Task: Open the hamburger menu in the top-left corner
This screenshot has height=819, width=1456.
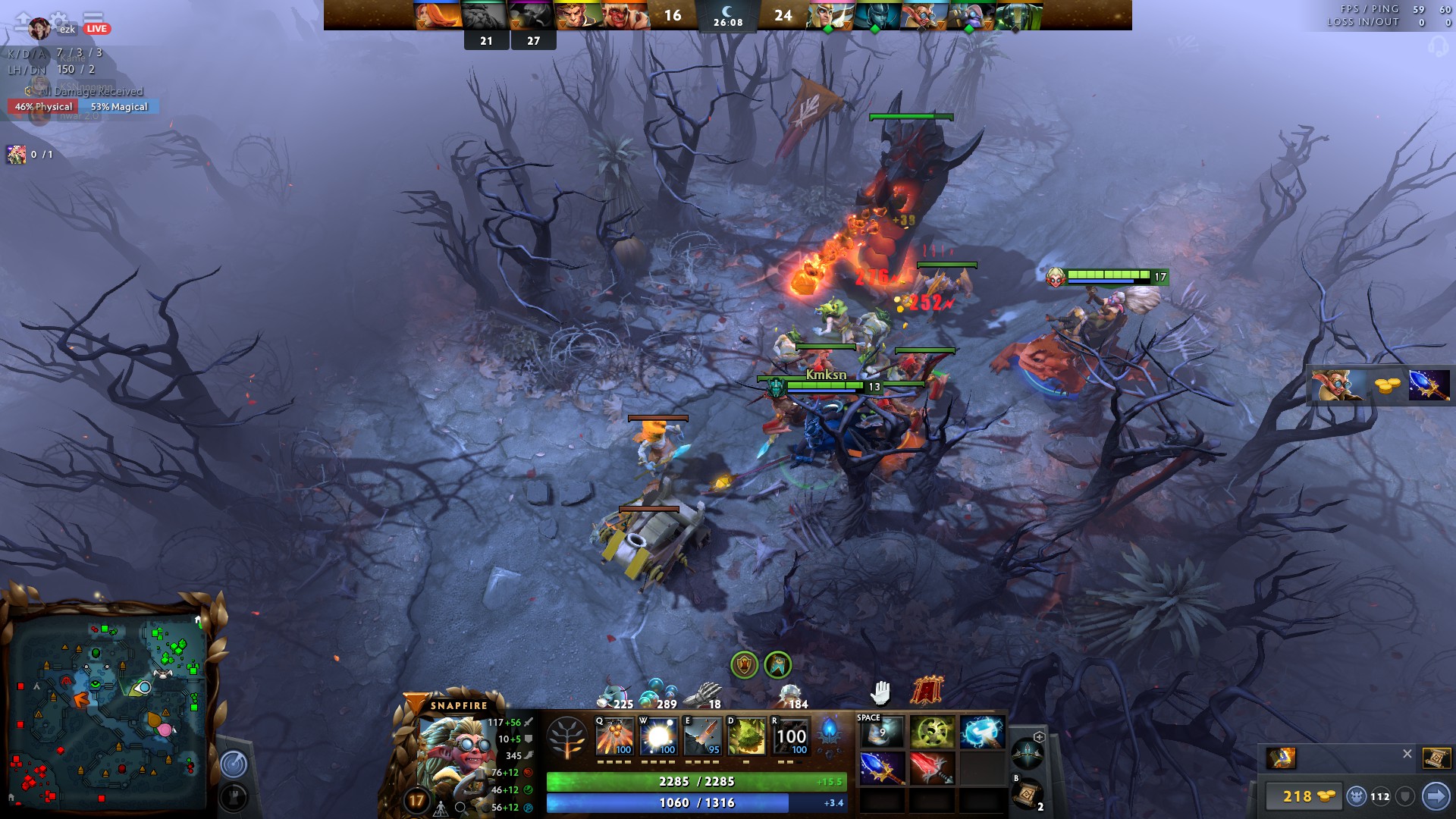Action: [x=93, y=17]
